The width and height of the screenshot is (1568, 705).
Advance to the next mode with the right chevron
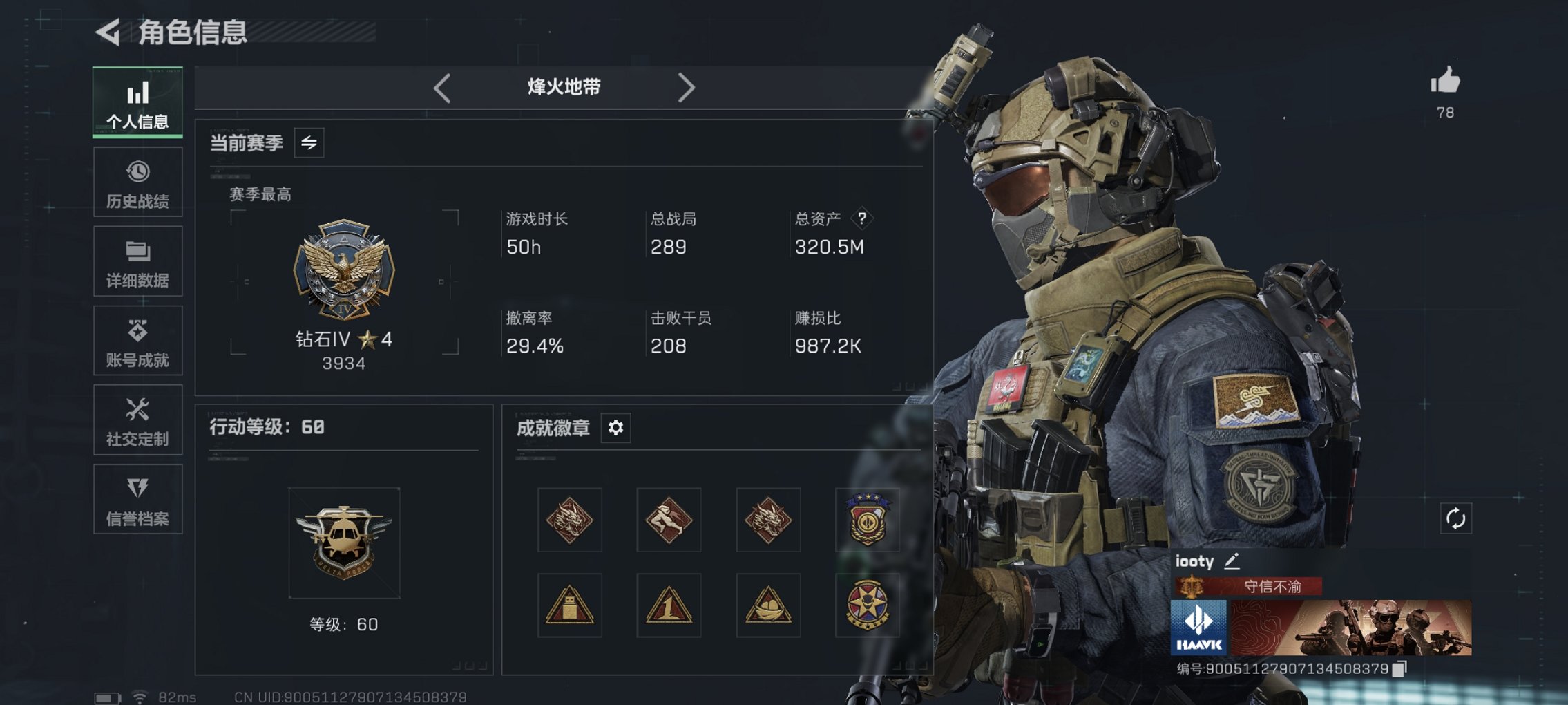click(687, 87)
